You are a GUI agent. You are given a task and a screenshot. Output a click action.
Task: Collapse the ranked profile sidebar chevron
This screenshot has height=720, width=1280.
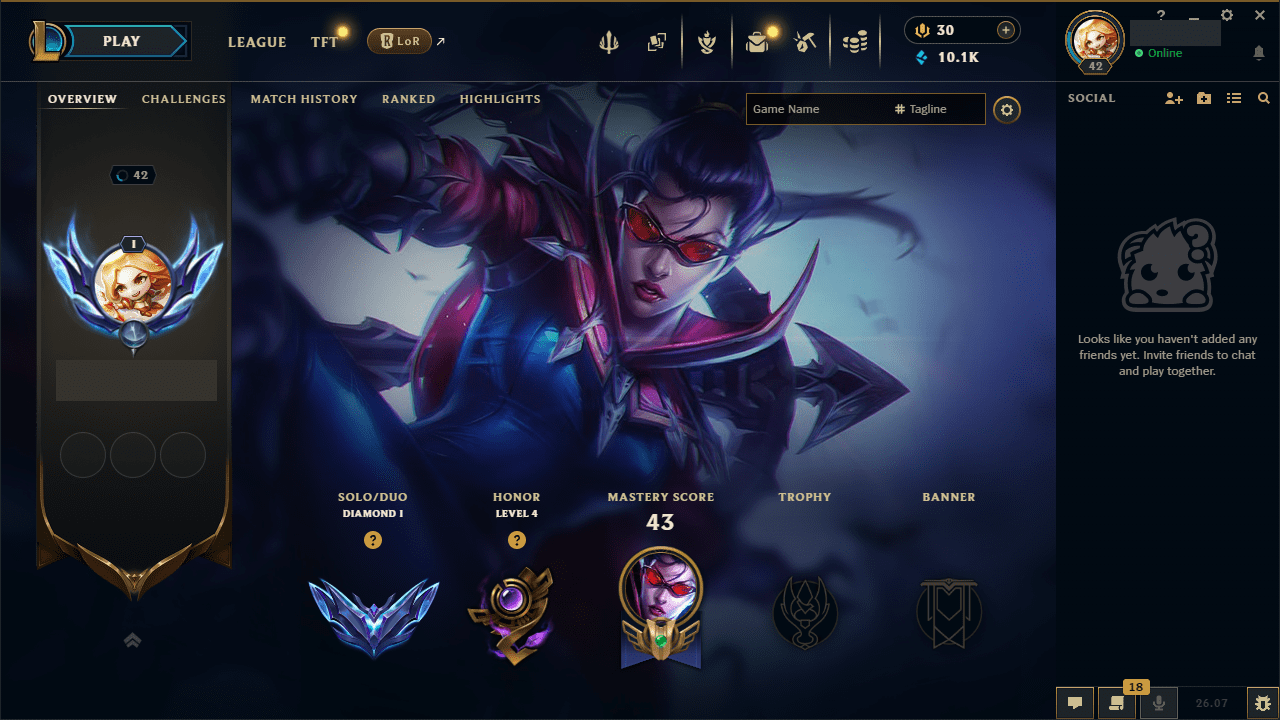(133, 640)
